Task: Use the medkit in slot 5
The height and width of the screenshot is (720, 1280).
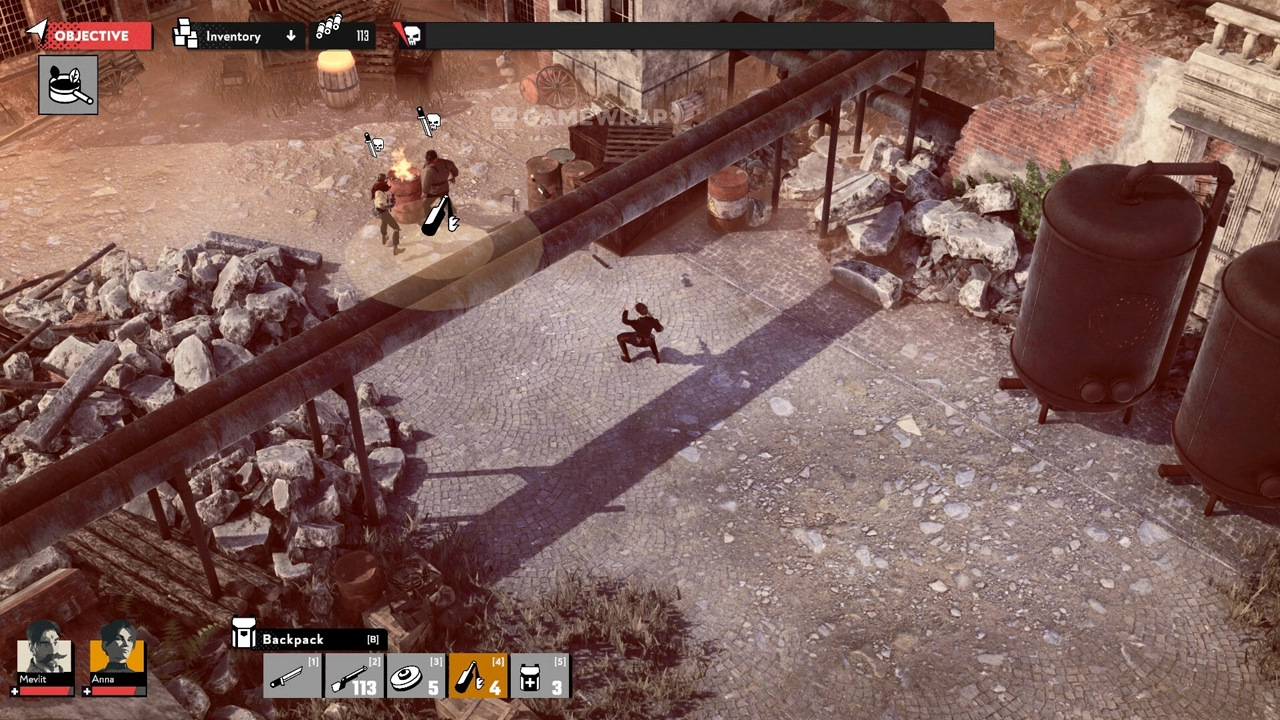Action: [540, 676]
